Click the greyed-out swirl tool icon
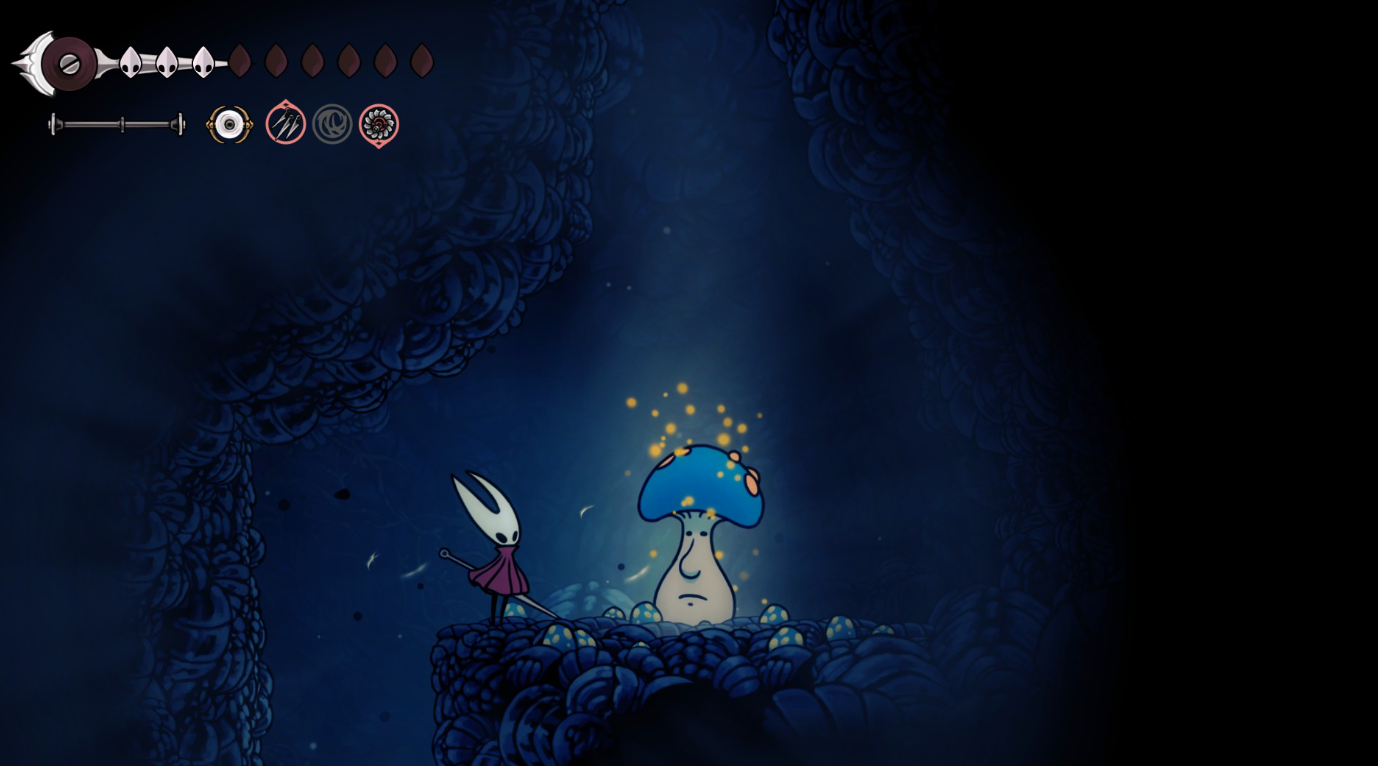1378x766 pixels. 332,124
